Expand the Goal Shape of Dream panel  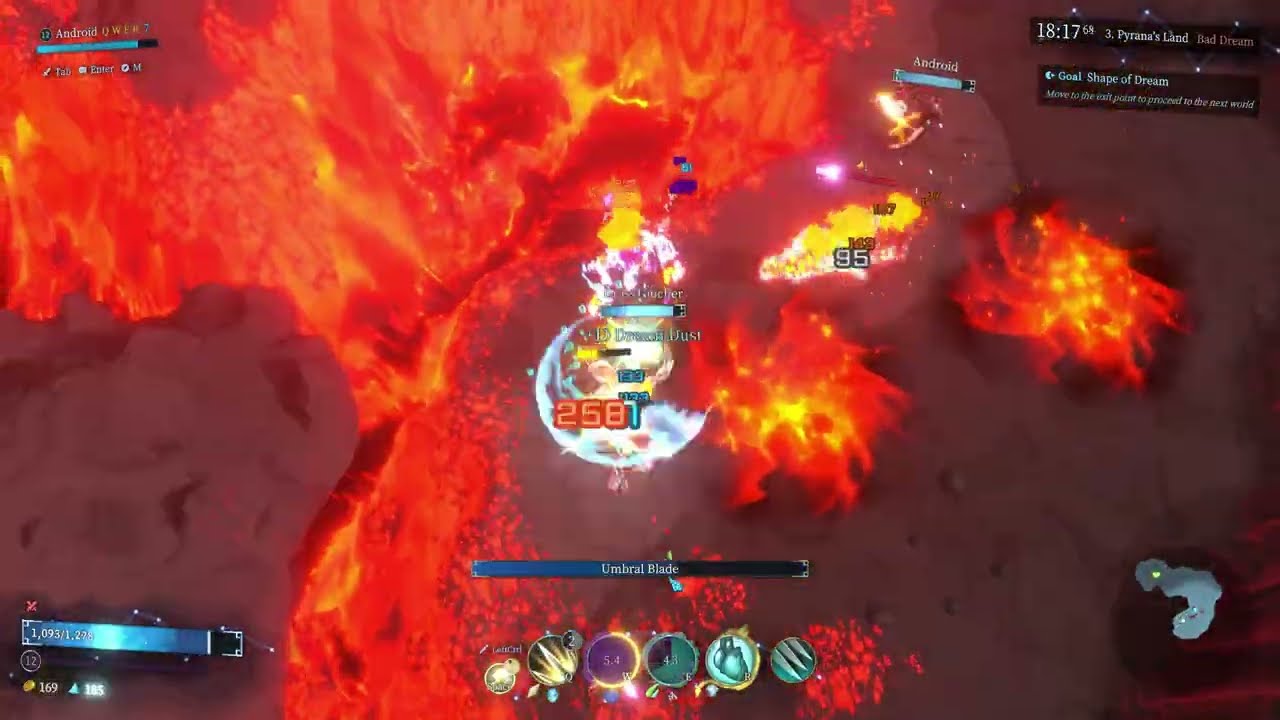click(1110, 78)
